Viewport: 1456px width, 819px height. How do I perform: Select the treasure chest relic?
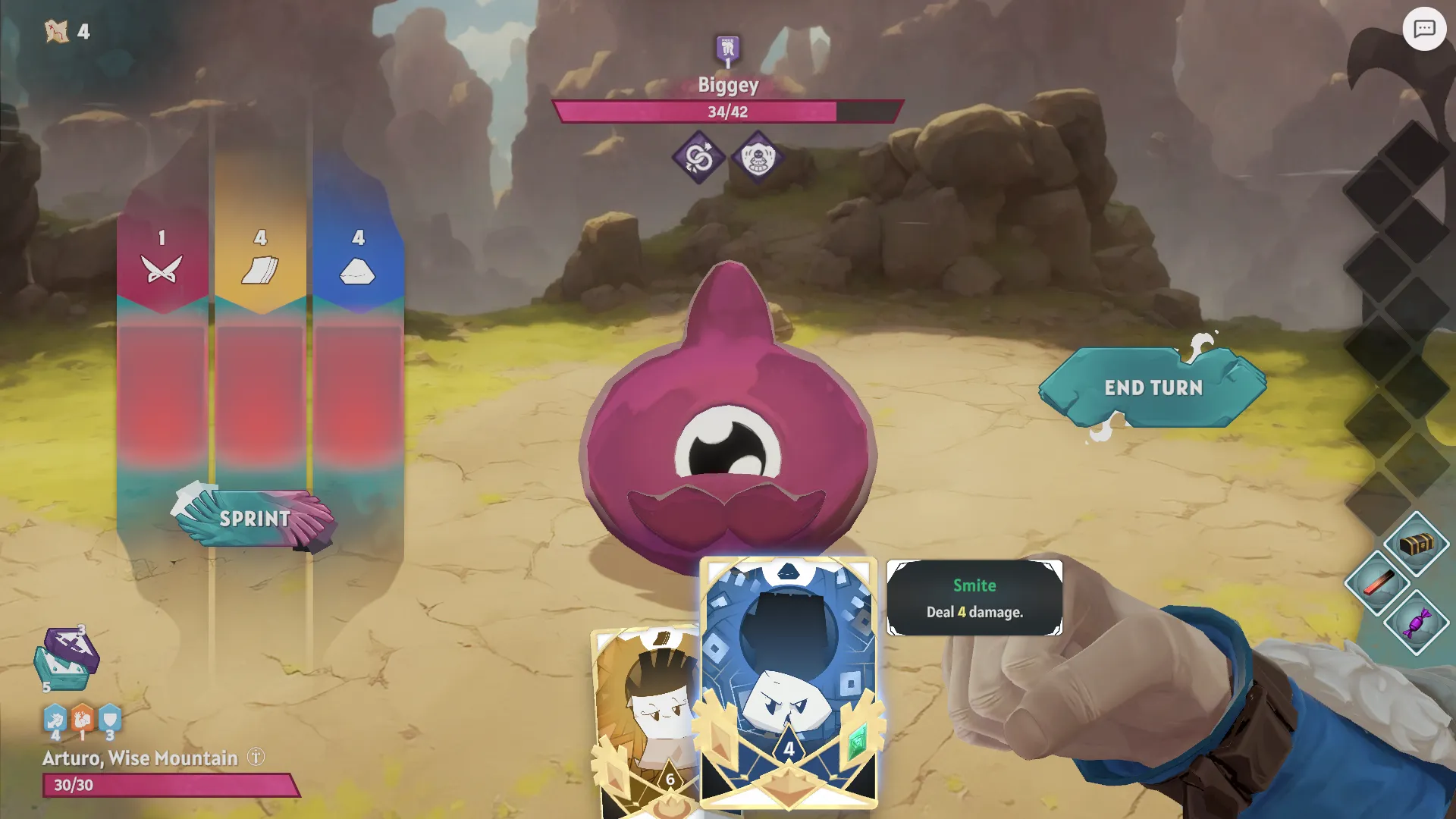click(x=1416, y=544)
